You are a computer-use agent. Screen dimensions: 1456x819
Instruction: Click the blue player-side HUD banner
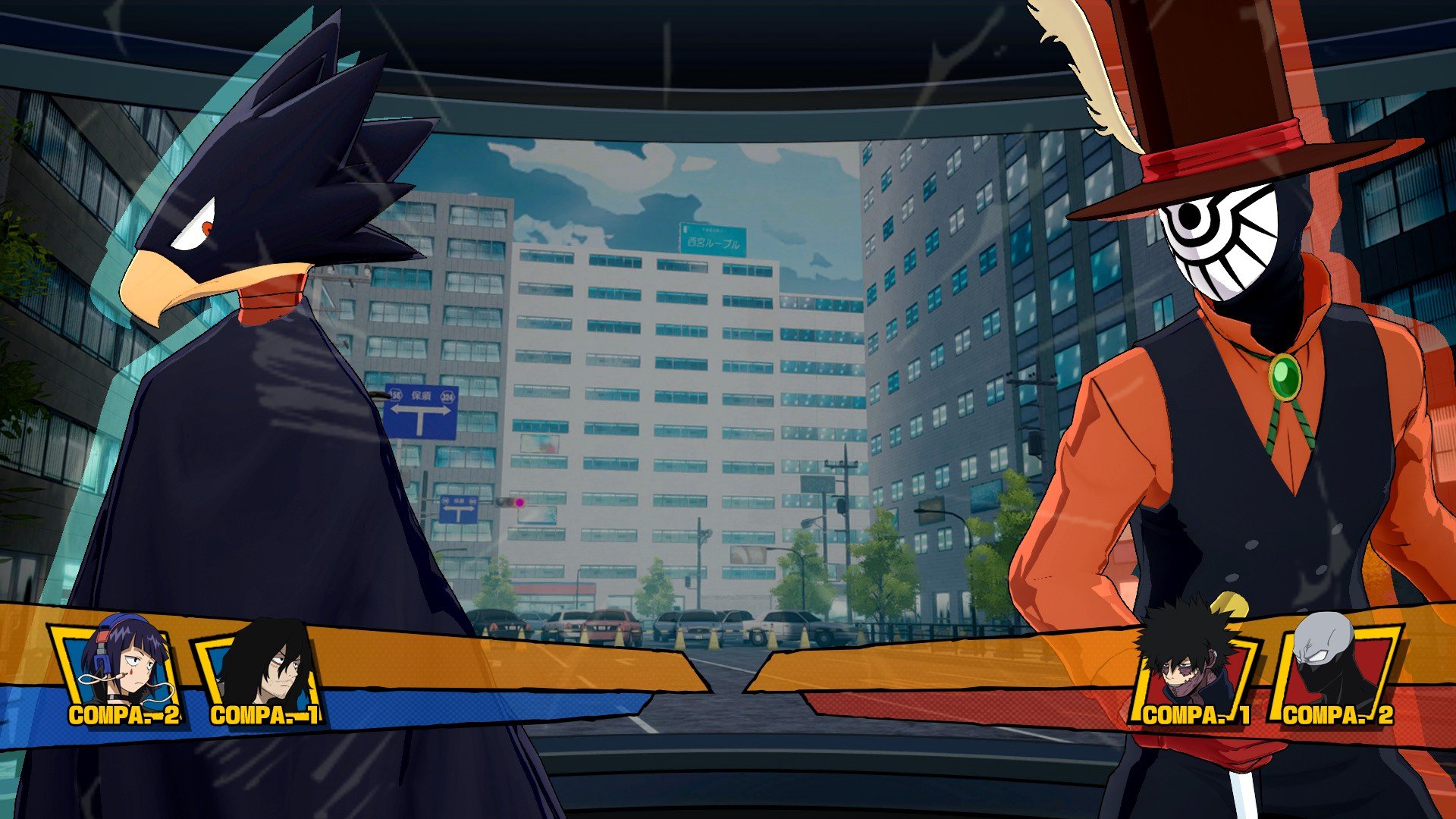pos(455,705)
